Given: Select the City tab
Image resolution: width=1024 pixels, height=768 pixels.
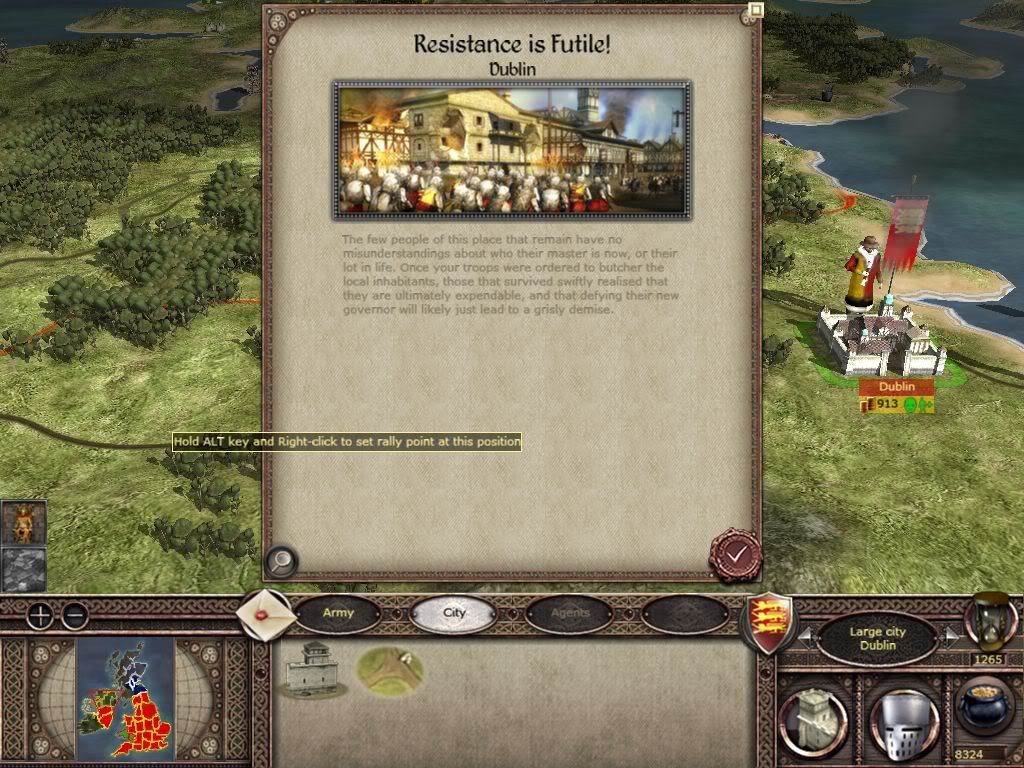Looking at the screenshot, I should click(455, 613).
